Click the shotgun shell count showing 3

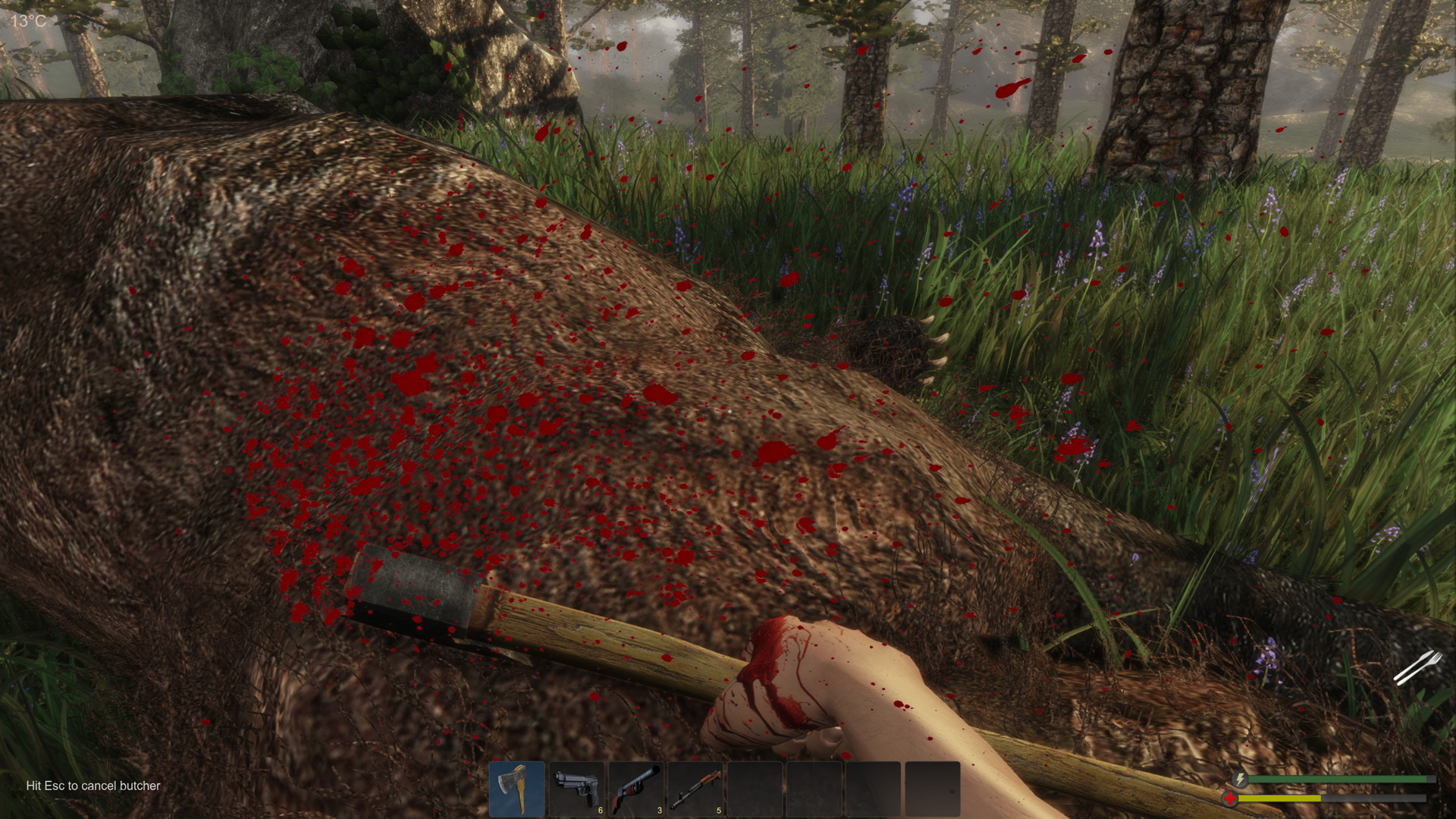[x=659, y=809]
